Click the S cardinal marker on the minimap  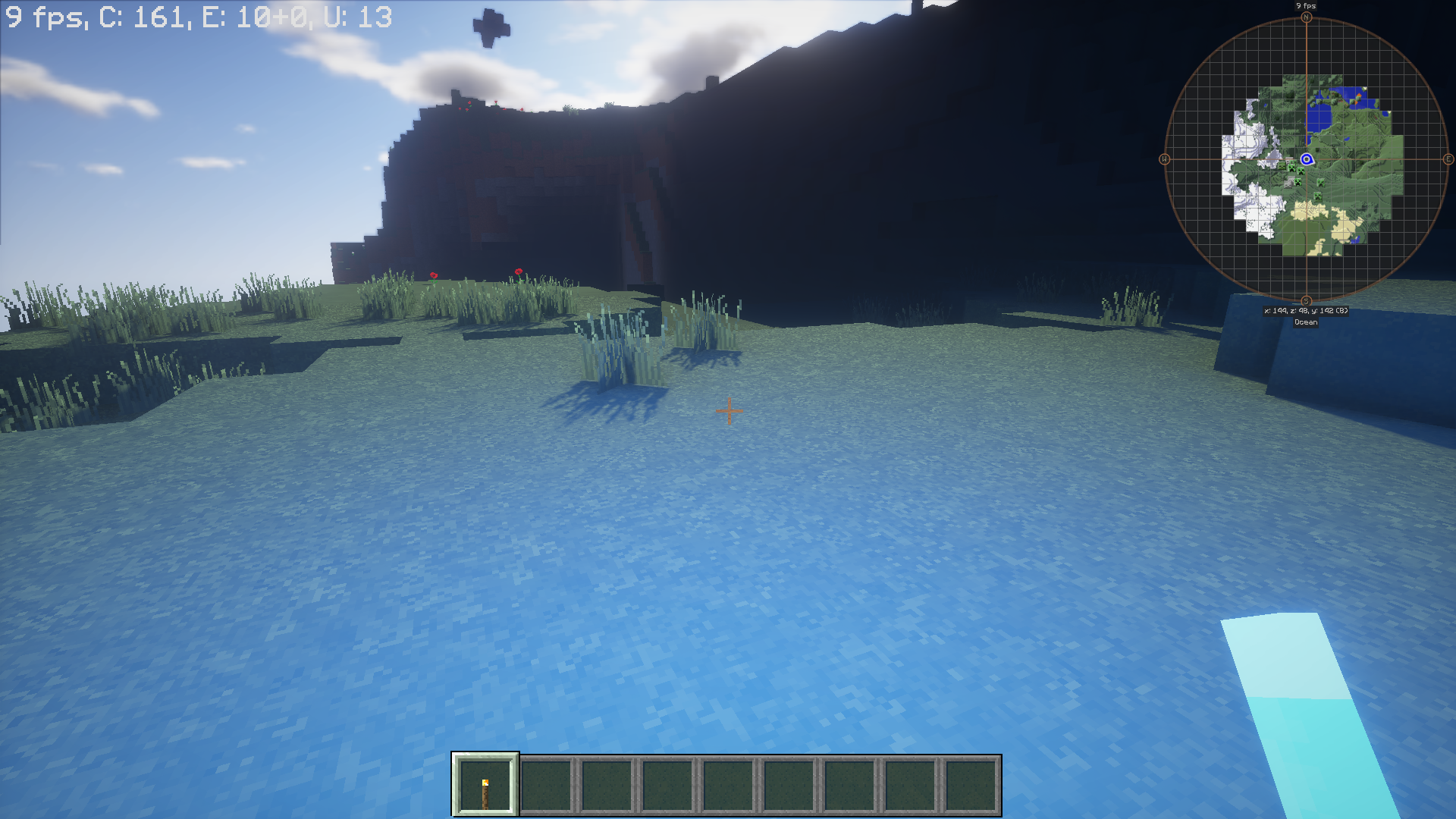pos(1306,299)
